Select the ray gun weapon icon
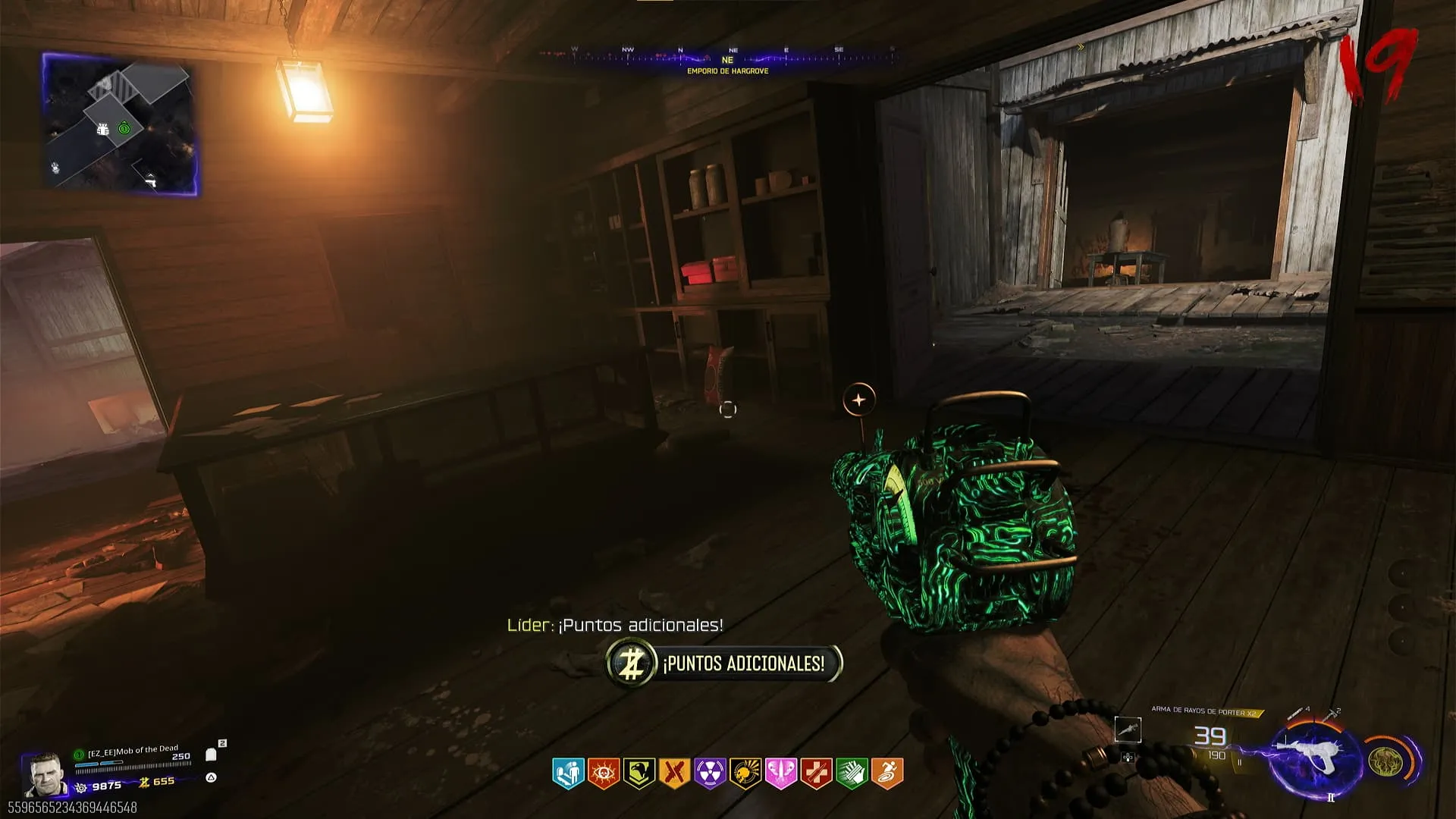 1312,758
